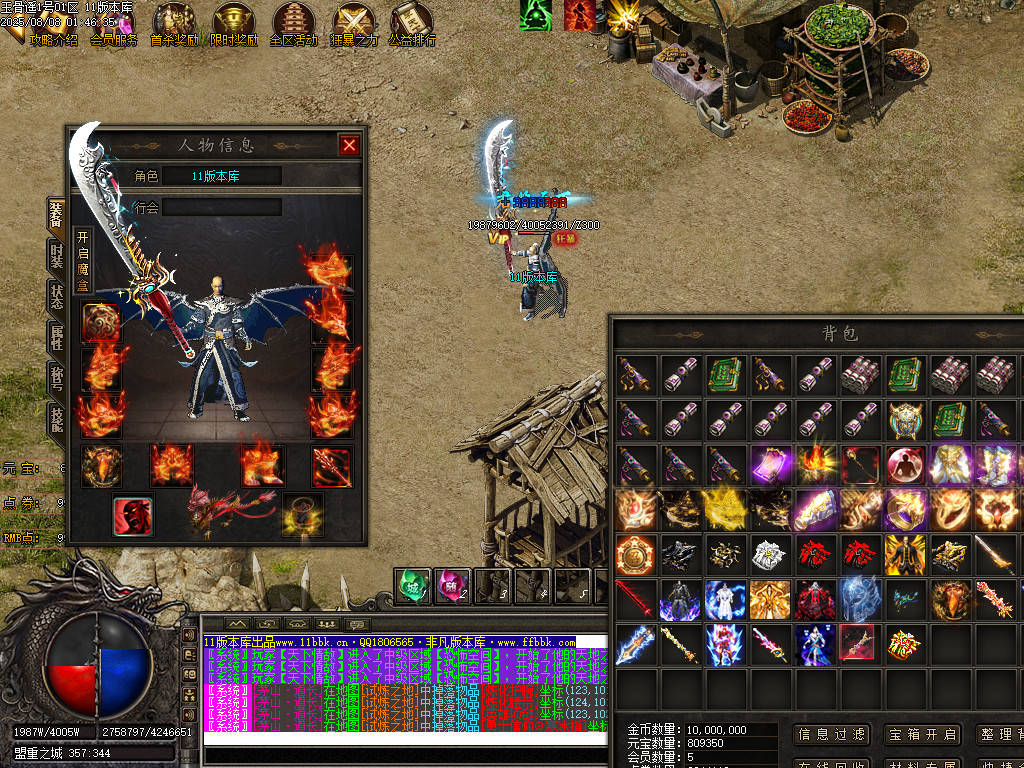Open the 限时奖励 timed rewards
1024x768 pixels.
[234, 25]
